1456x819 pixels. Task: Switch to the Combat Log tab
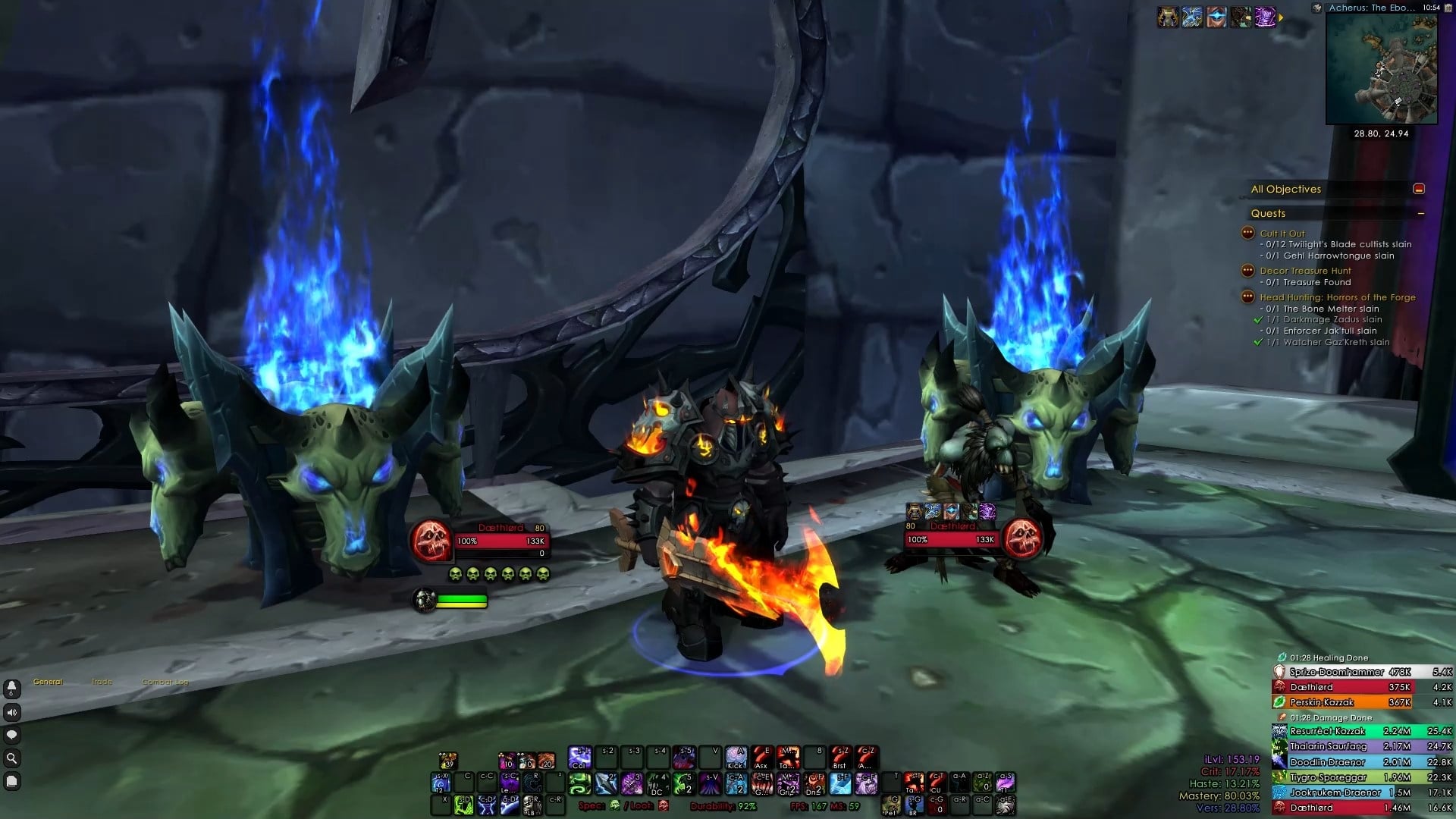pos(165,682)
